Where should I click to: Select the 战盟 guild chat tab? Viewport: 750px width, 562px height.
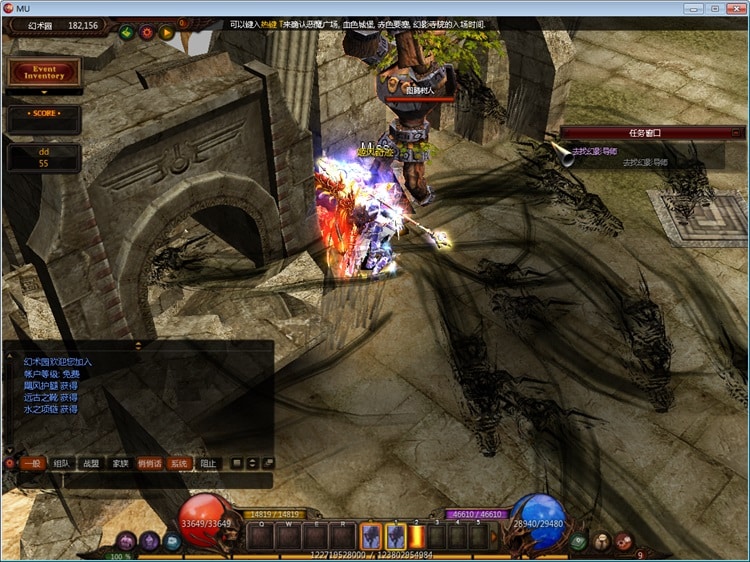[91, 464]
